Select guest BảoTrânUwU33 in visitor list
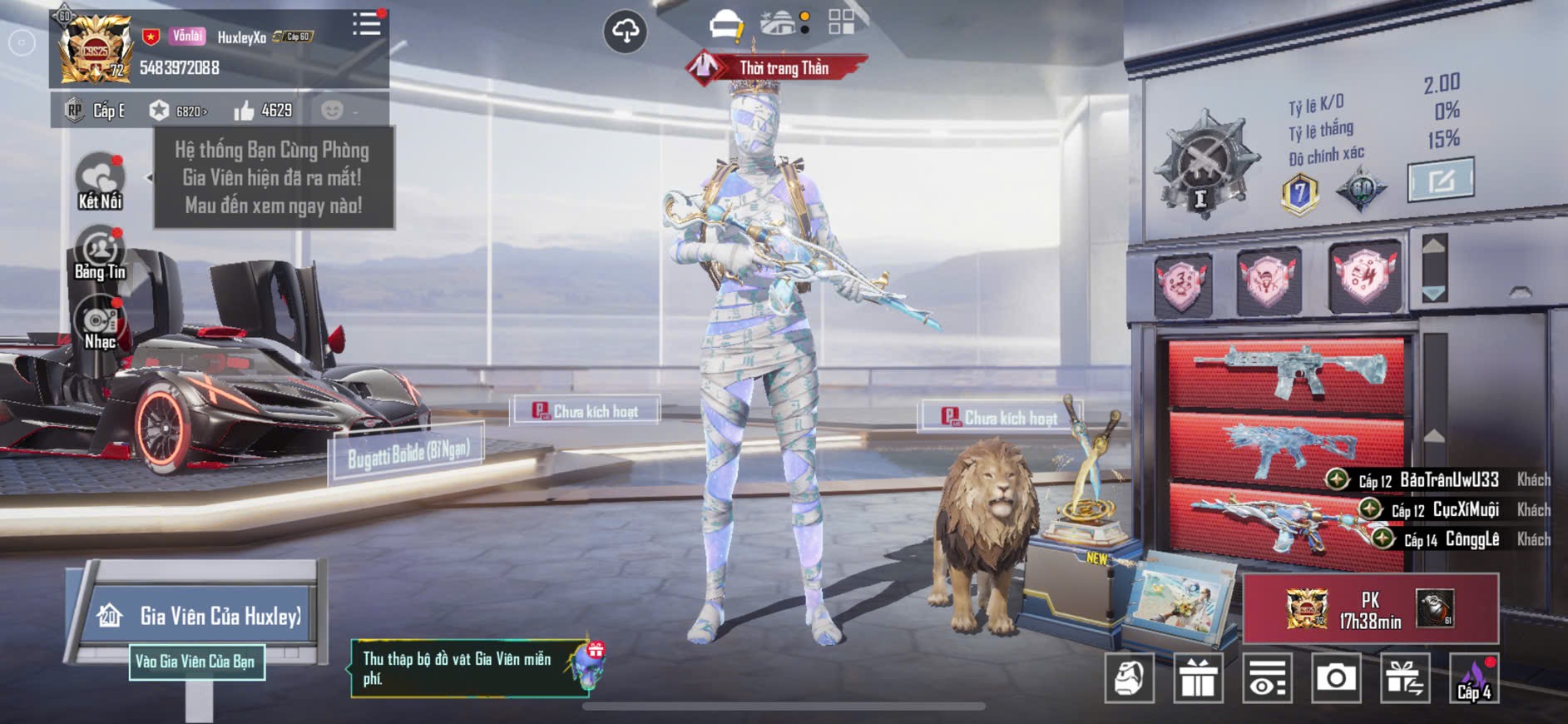Screen dimensions: 1568x724 [1448, 480]
